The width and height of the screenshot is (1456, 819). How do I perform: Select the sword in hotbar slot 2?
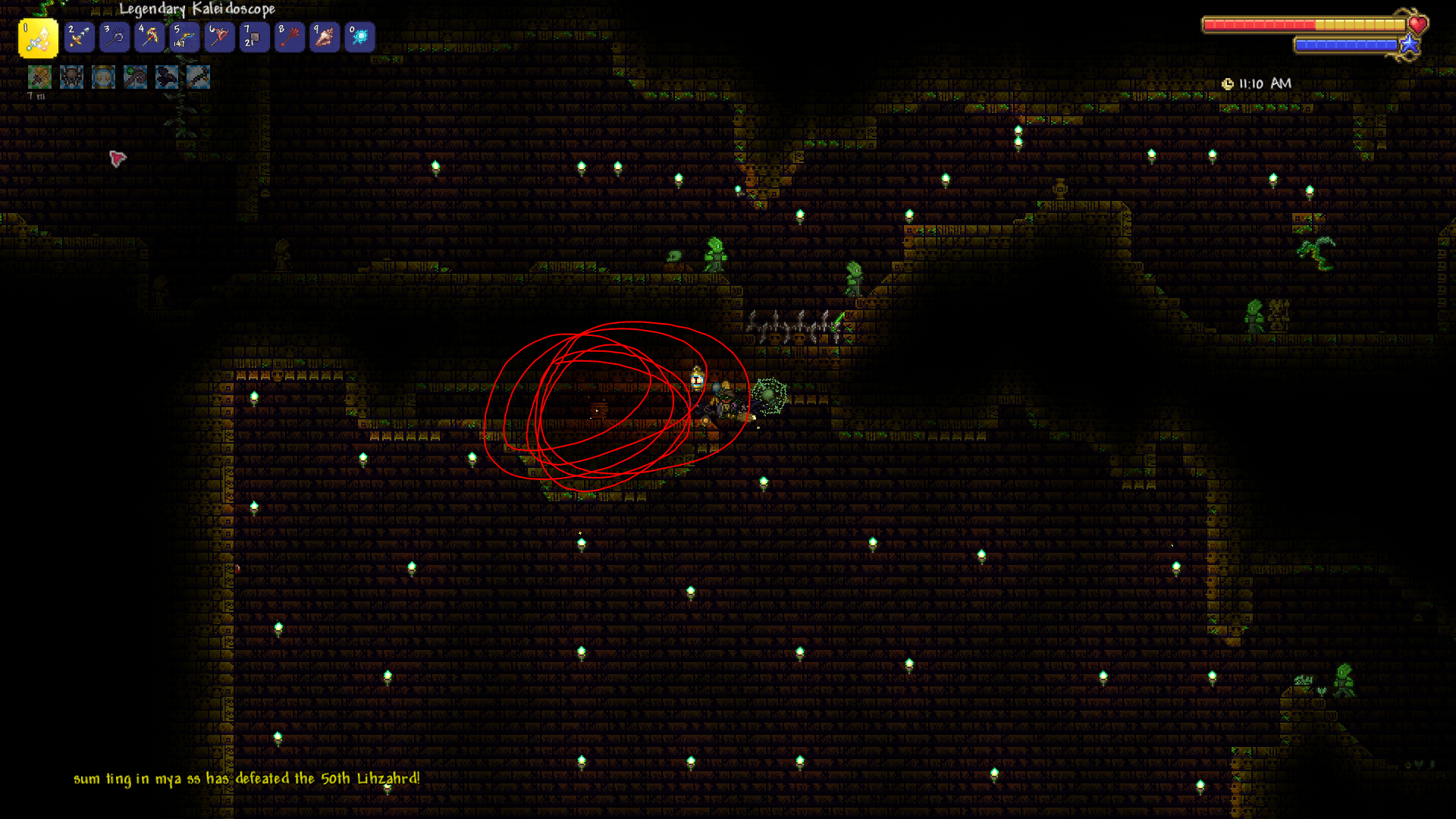coord(80,36)
